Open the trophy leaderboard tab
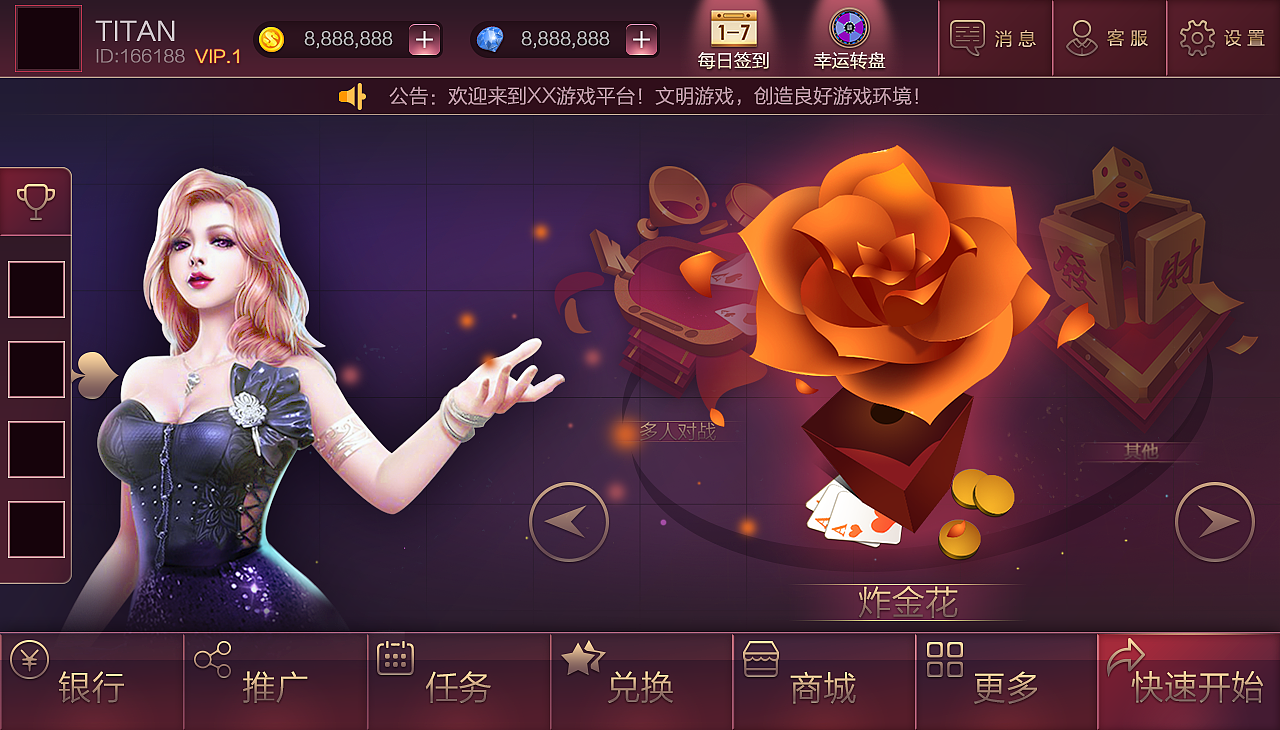 pyautogui.click(x=36, y=201)
